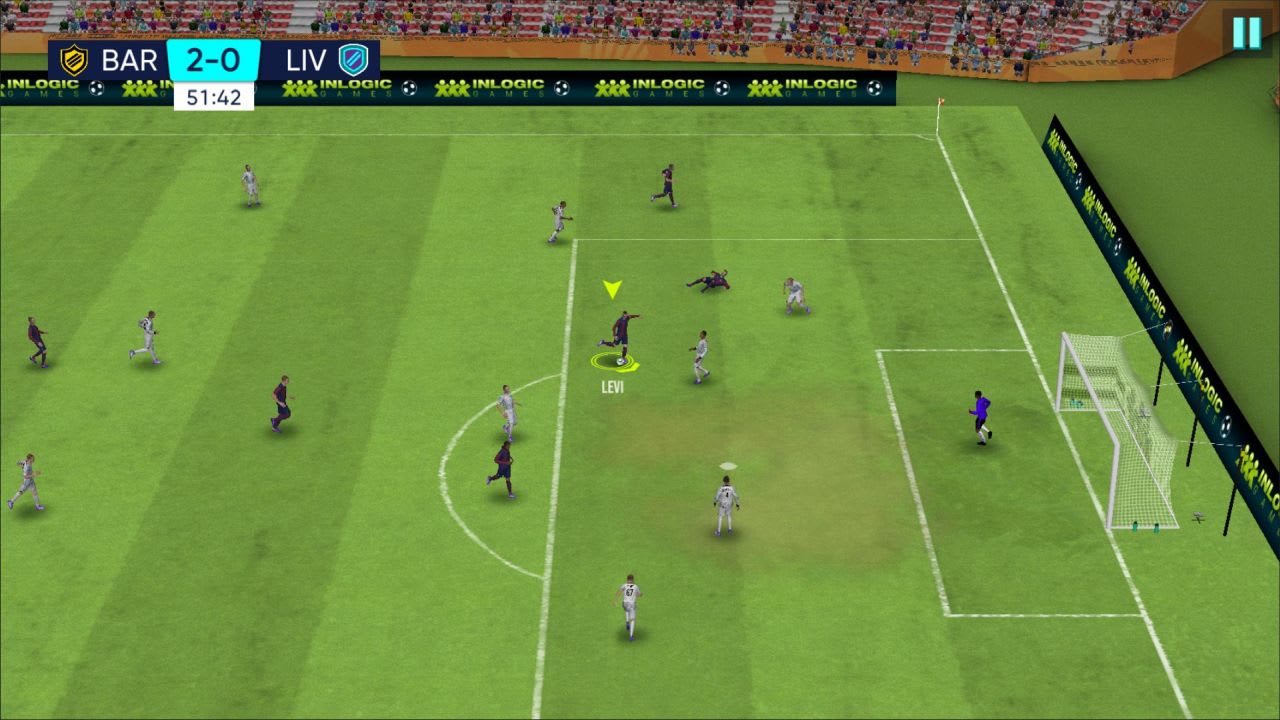The width and height of the screenshot is (1280, 720).
Task: Click the yellow arrow marker above Levi
Action: pos(613,288)
